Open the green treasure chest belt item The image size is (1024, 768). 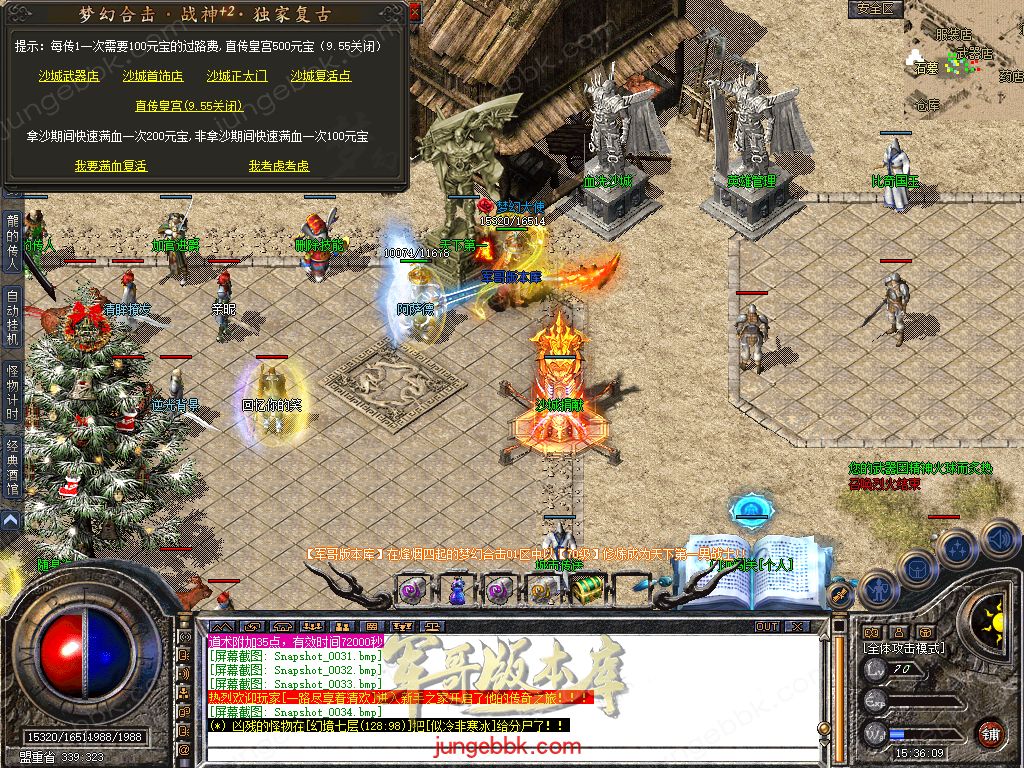(588, 588)
